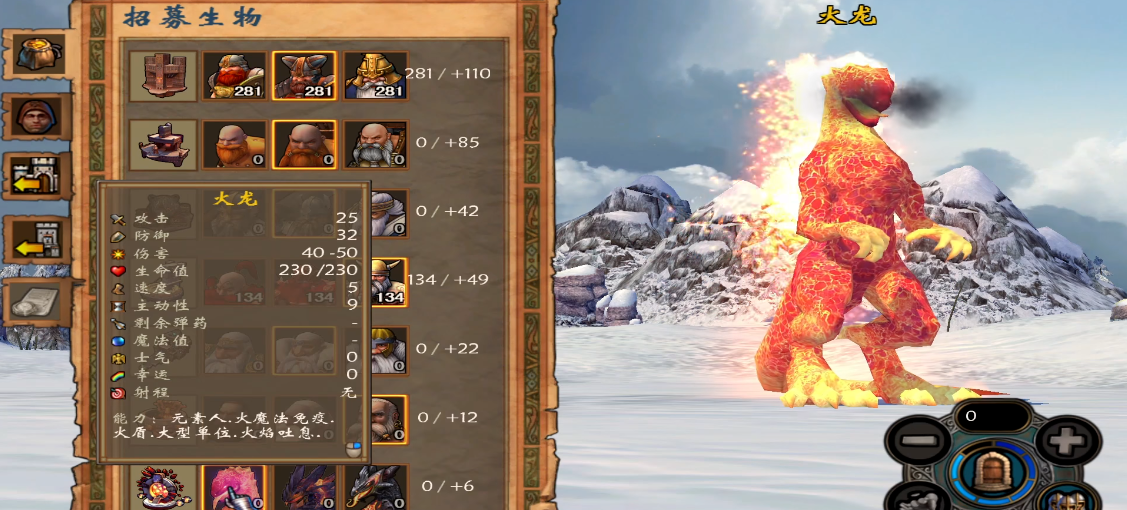
Task: Click the plus button to increase recruit count
Action: click(x=1068, y=439)
